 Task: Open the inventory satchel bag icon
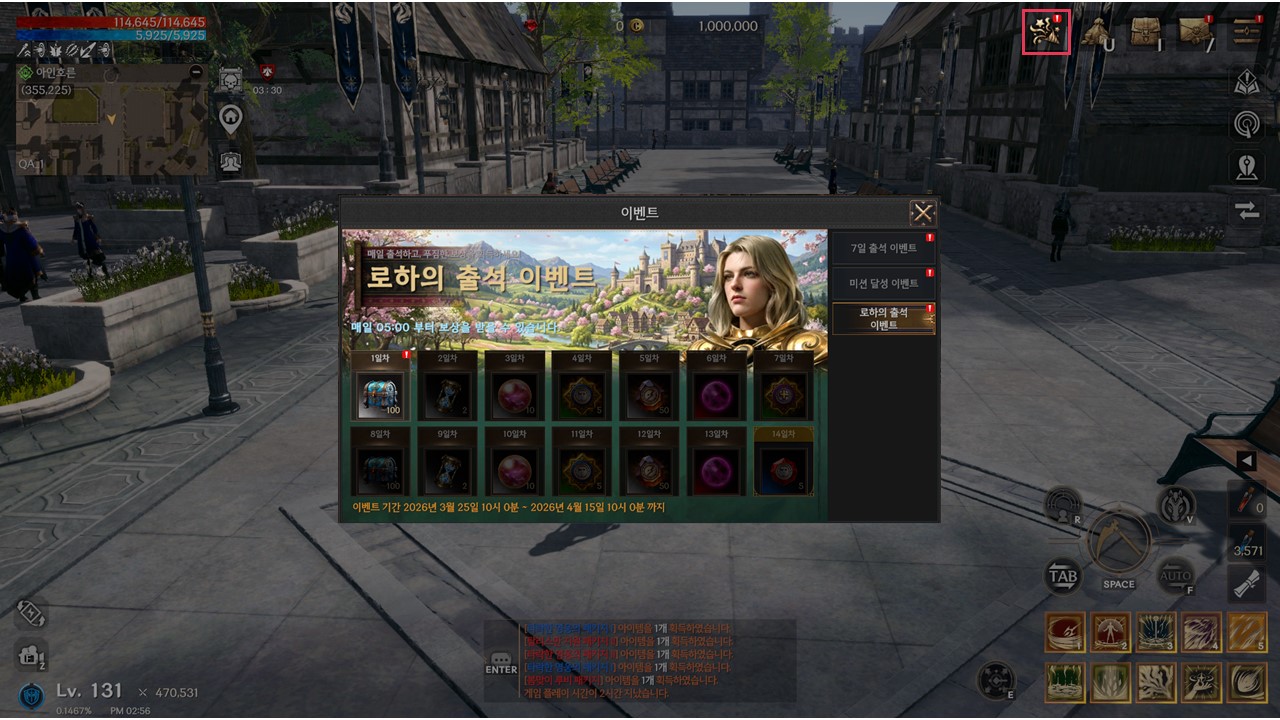tap(1145, 32)
